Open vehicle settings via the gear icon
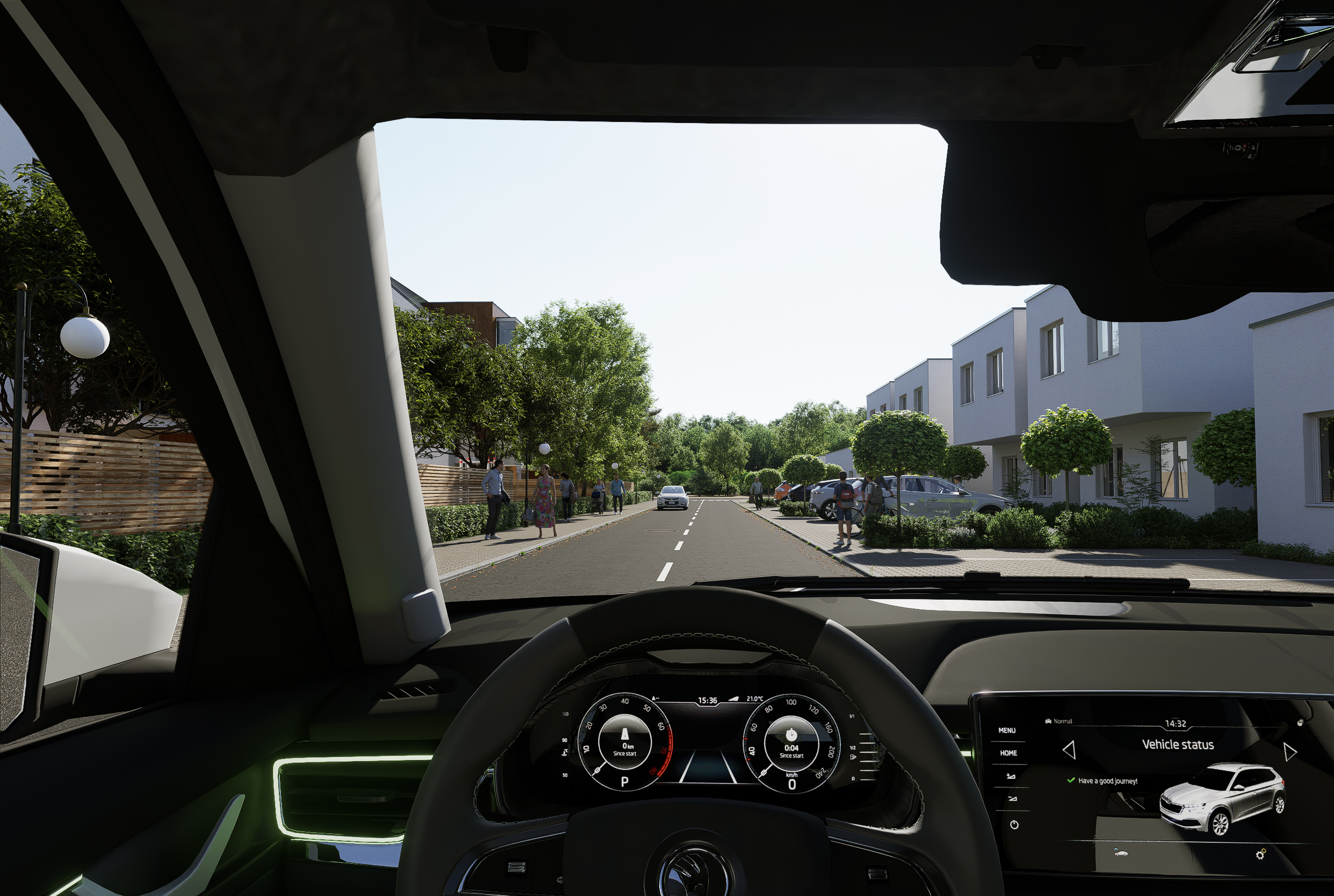This screenshot has width=1334, height=896. coord(1261,854)
